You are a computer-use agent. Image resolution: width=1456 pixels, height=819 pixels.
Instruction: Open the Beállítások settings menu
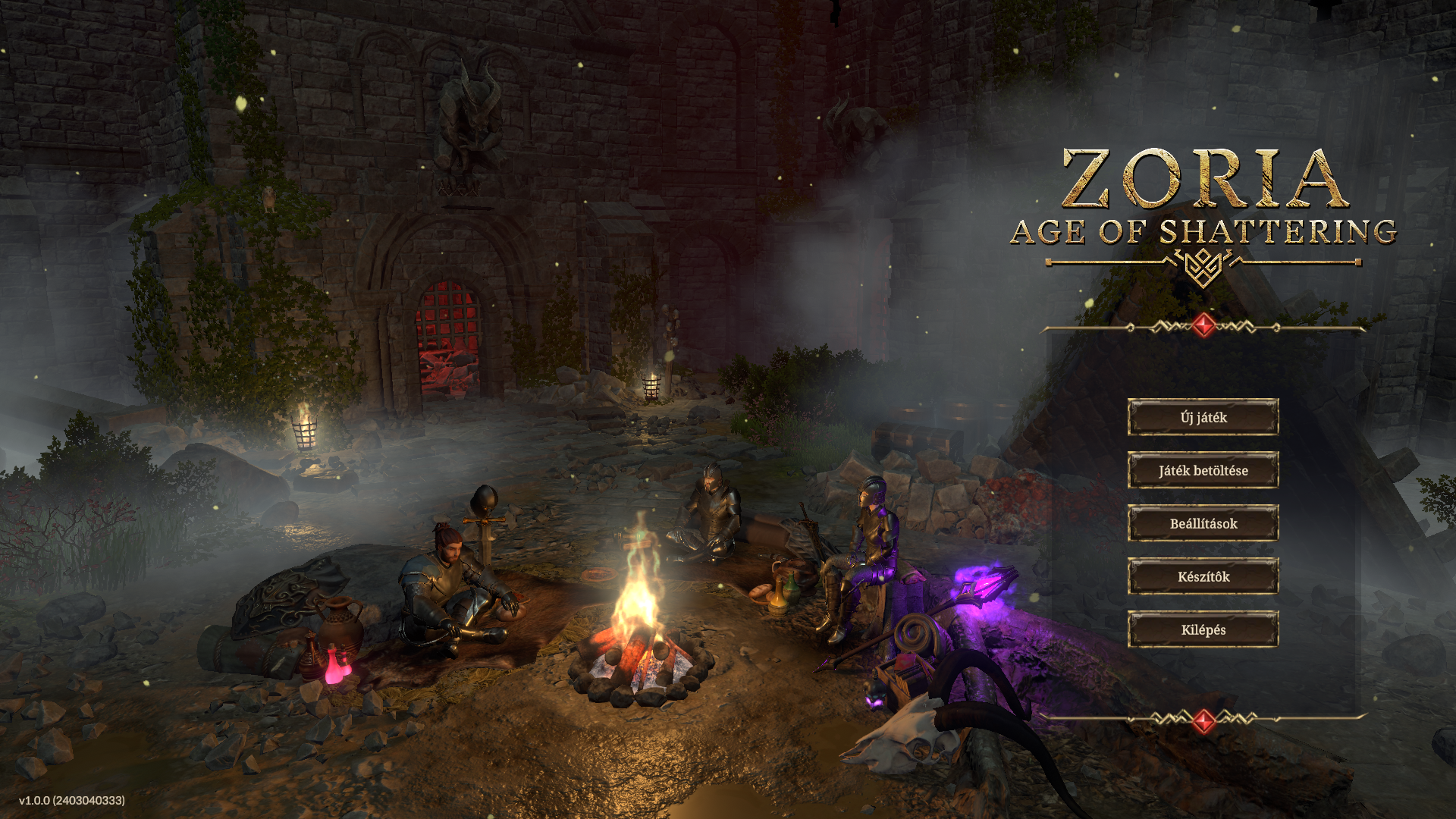1203,523
